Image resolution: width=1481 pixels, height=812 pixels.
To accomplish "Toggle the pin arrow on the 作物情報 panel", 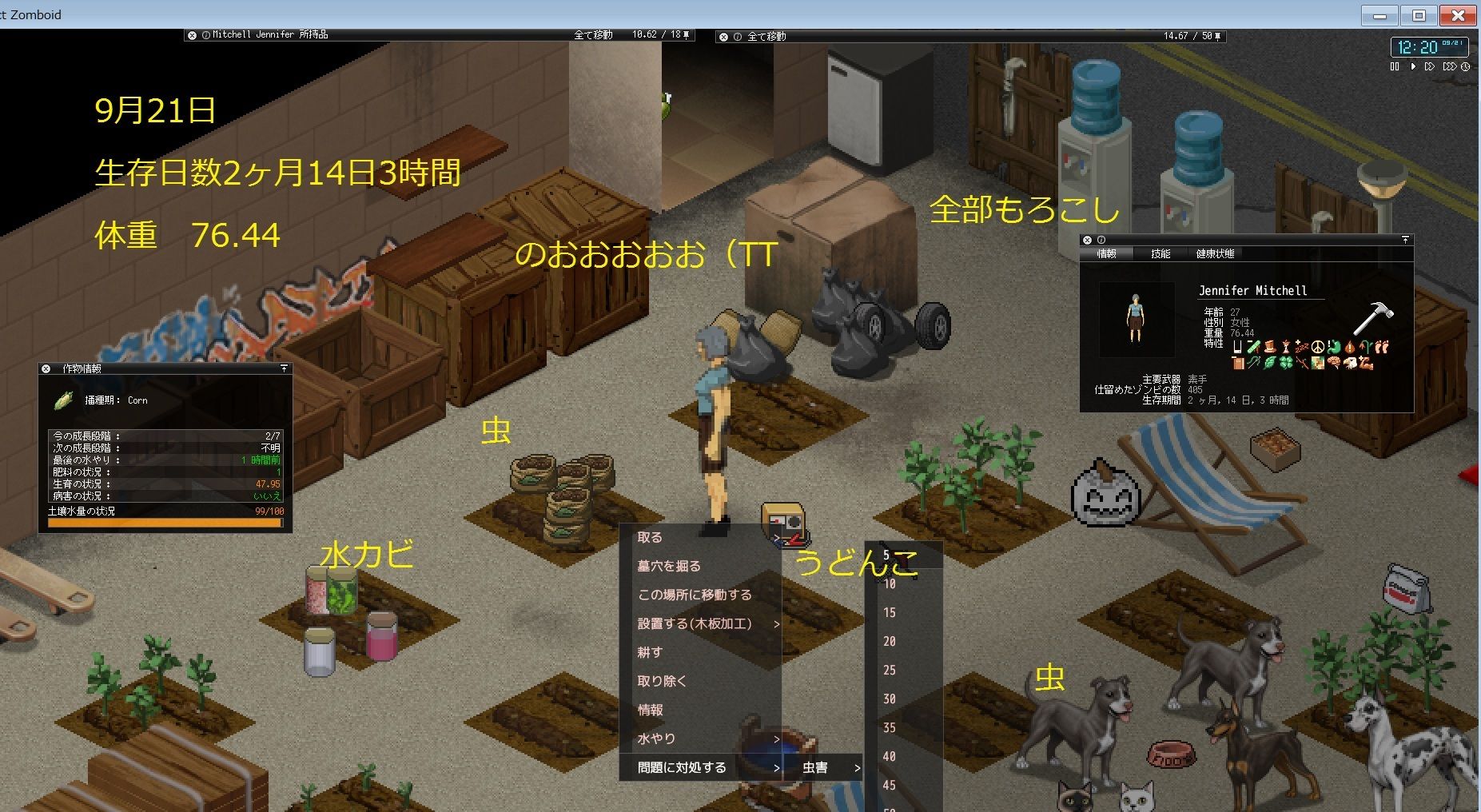I will tap(285, 367).
